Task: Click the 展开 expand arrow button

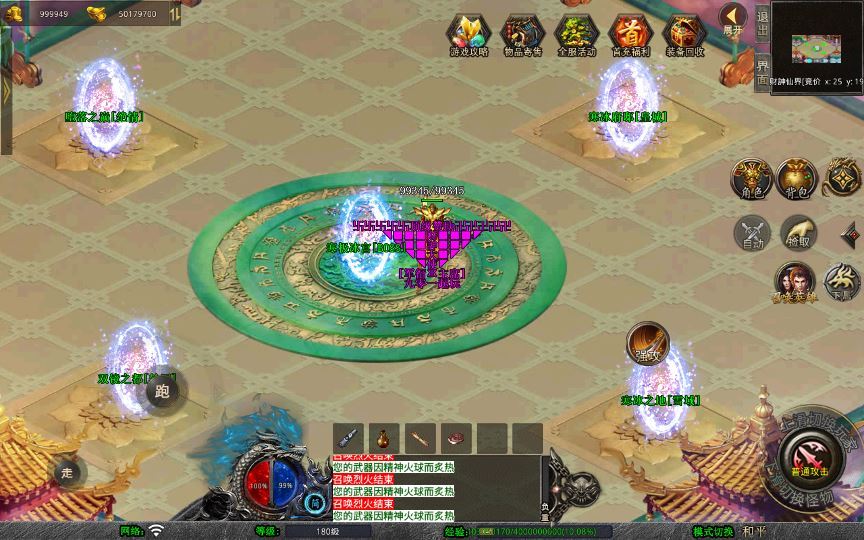Action: click(735, 18)
